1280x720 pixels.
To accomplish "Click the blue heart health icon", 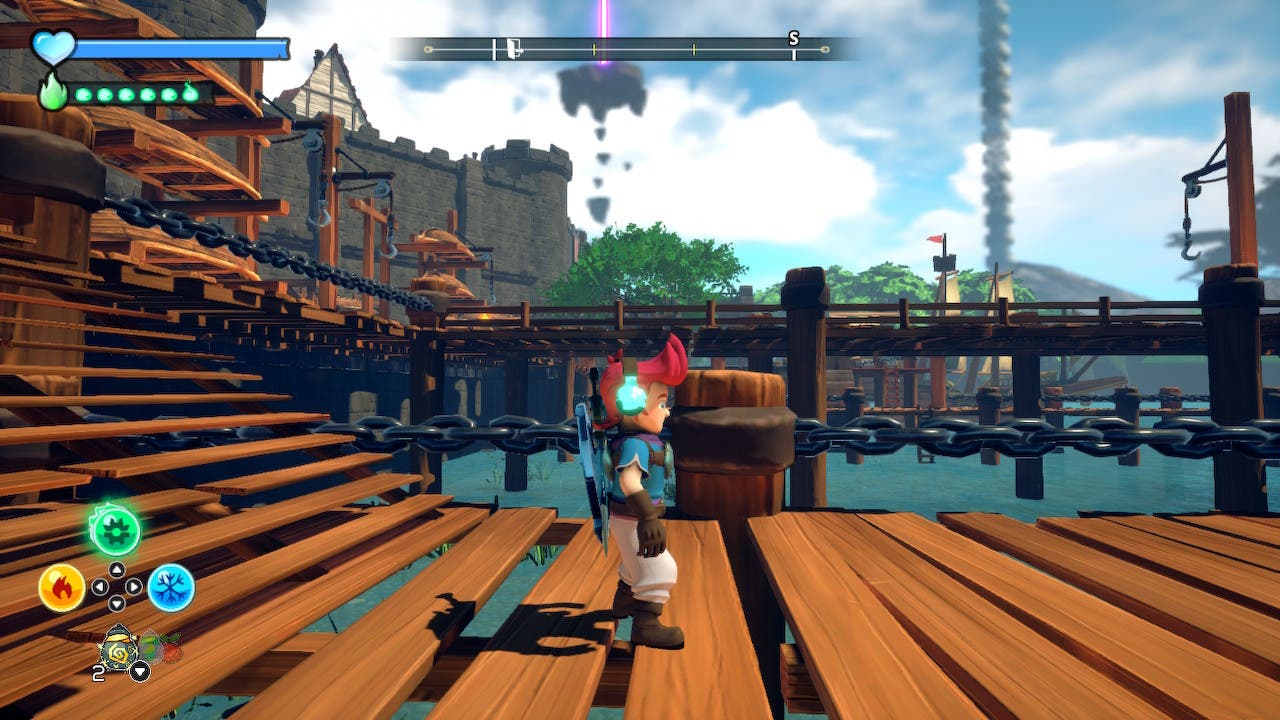I will point(55,44).
